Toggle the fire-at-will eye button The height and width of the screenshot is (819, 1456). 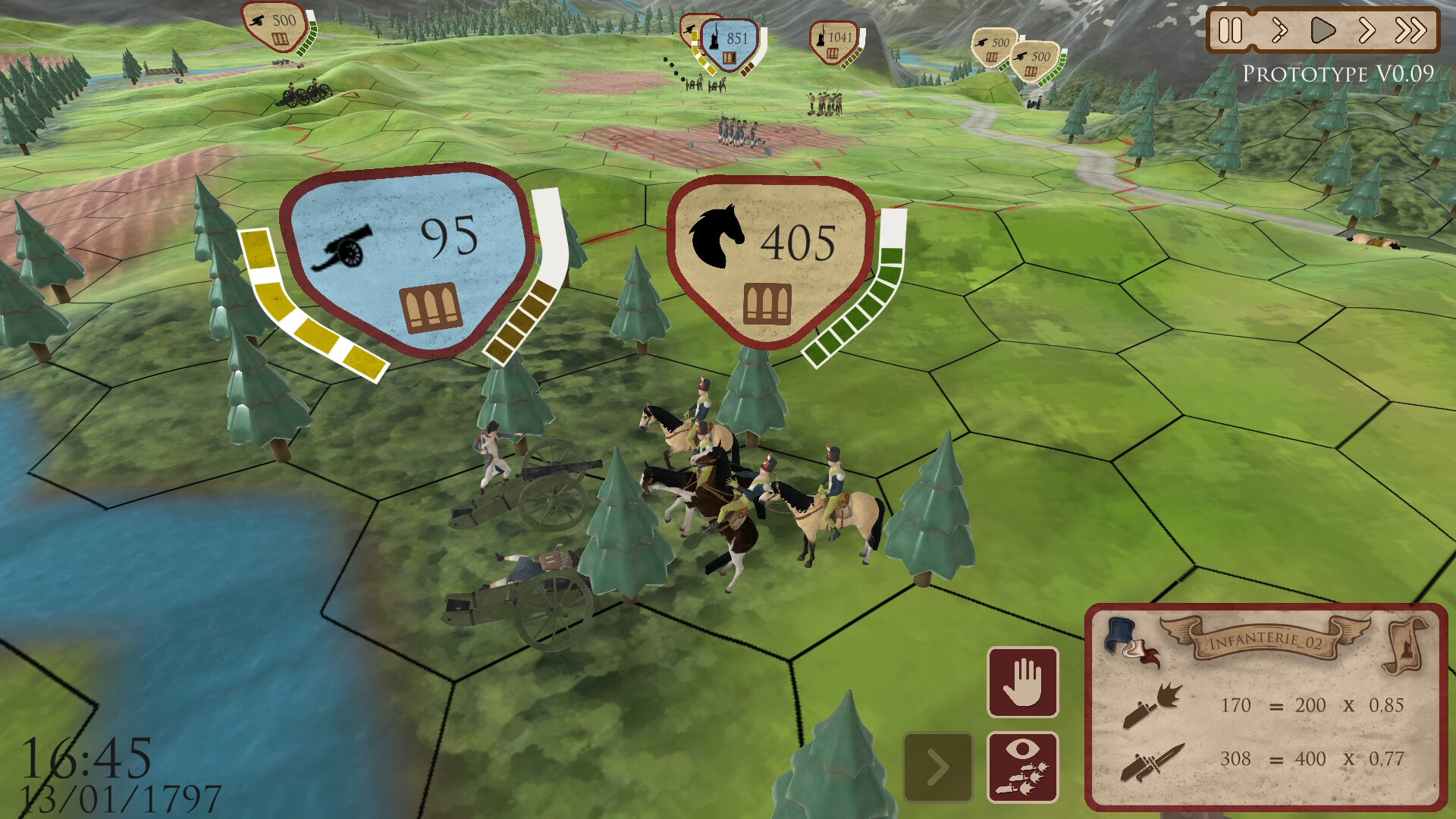(1023, 767)
